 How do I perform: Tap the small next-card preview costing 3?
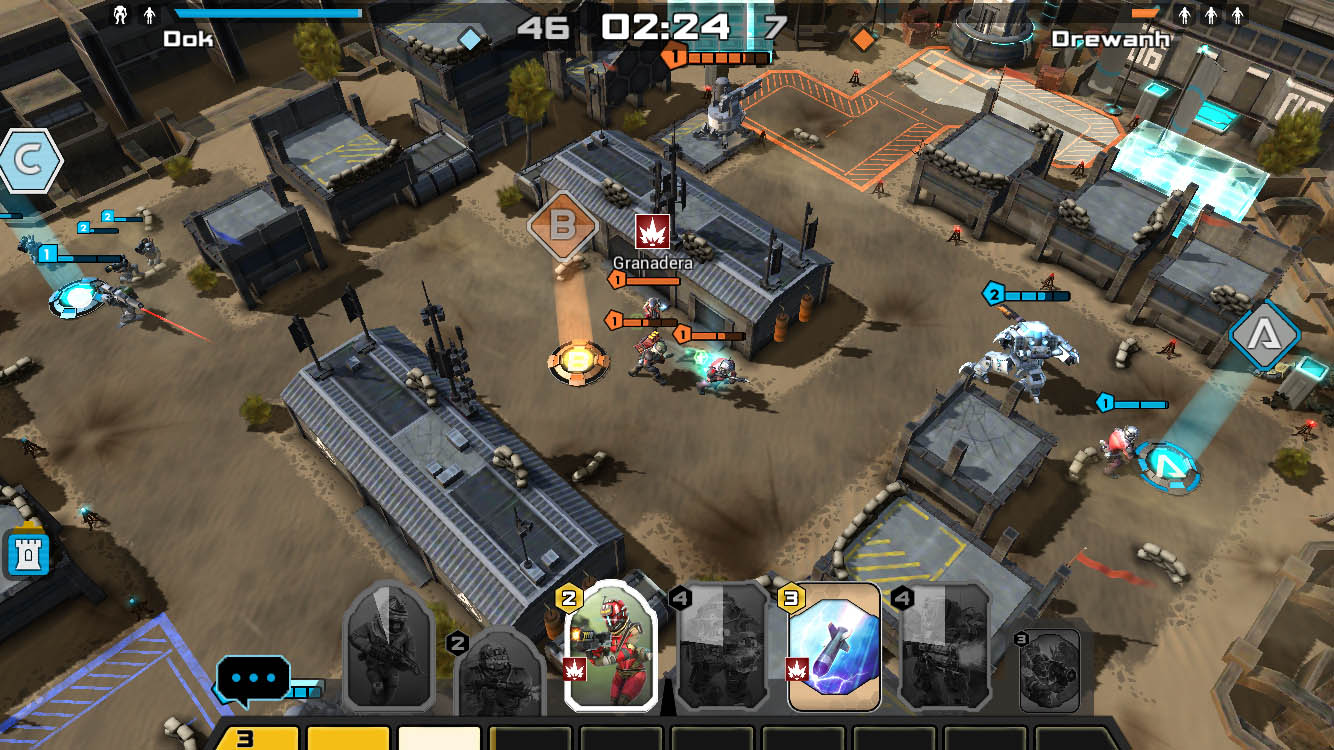pos(1048,668)
